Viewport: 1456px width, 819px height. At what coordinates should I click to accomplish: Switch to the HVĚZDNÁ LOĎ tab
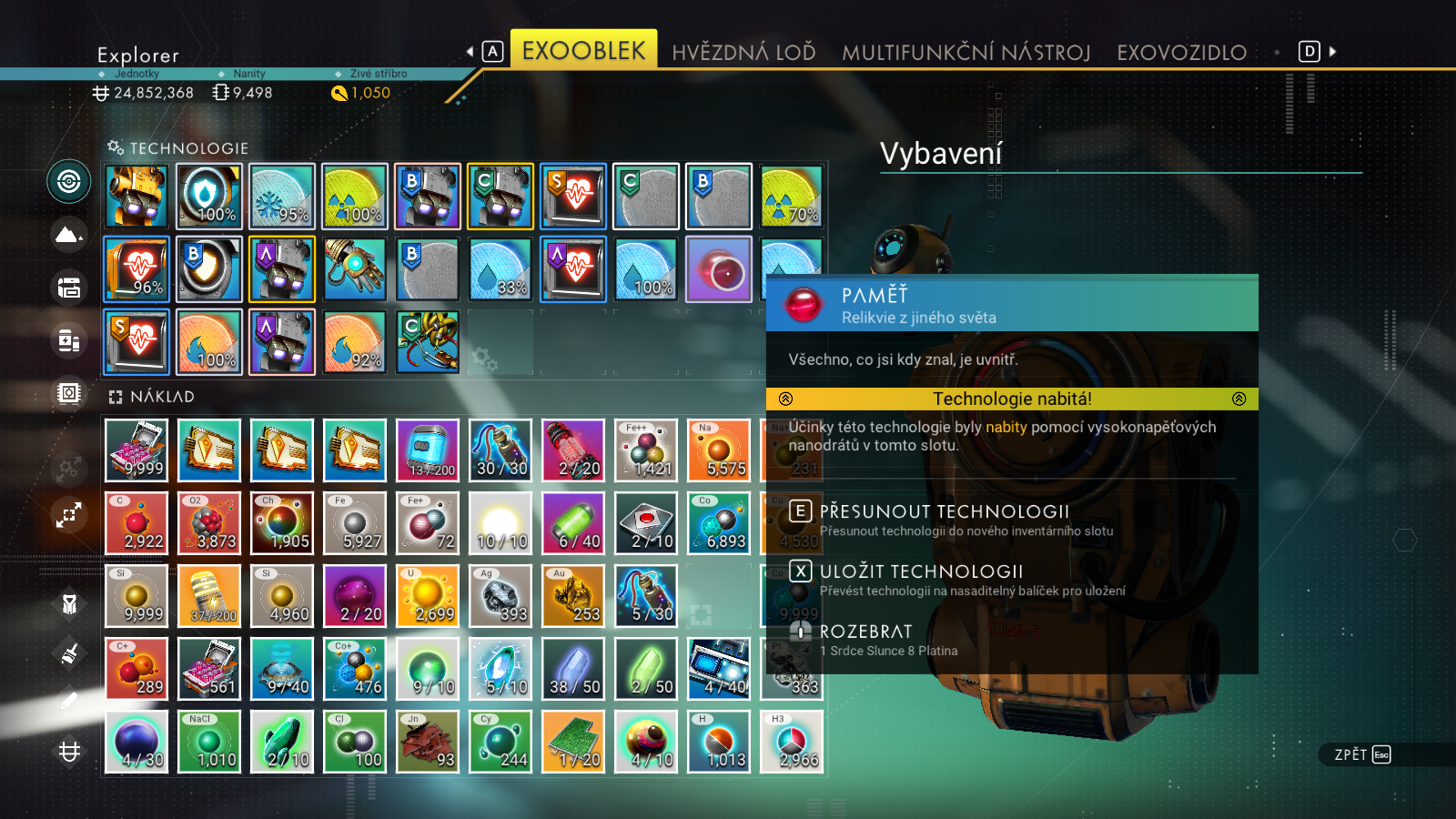(x=743, y=53)
